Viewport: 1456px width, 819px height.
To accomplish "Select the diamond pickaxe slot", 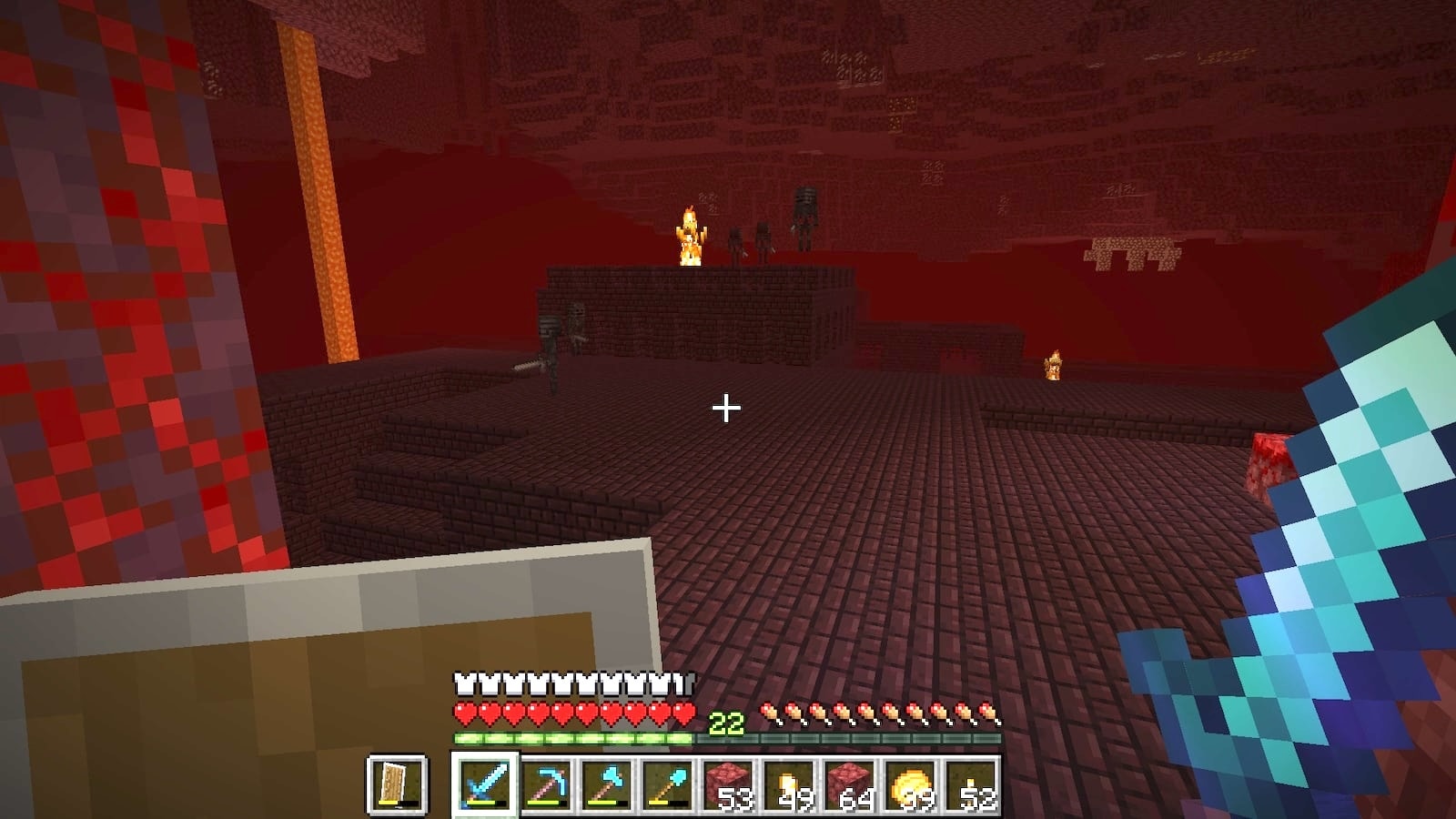I will (x=546, y=784).
